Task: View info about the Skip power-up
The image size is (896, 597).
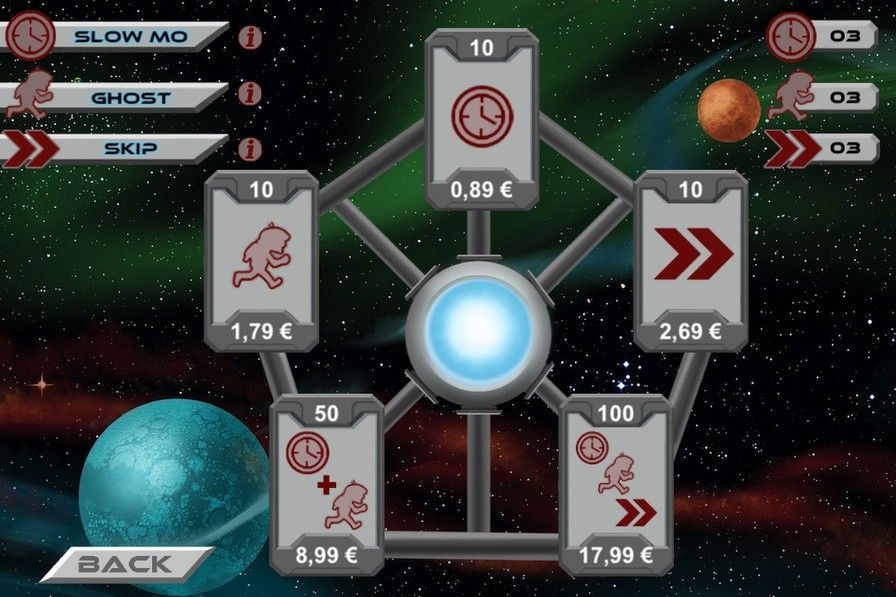Action: [251, 149]
